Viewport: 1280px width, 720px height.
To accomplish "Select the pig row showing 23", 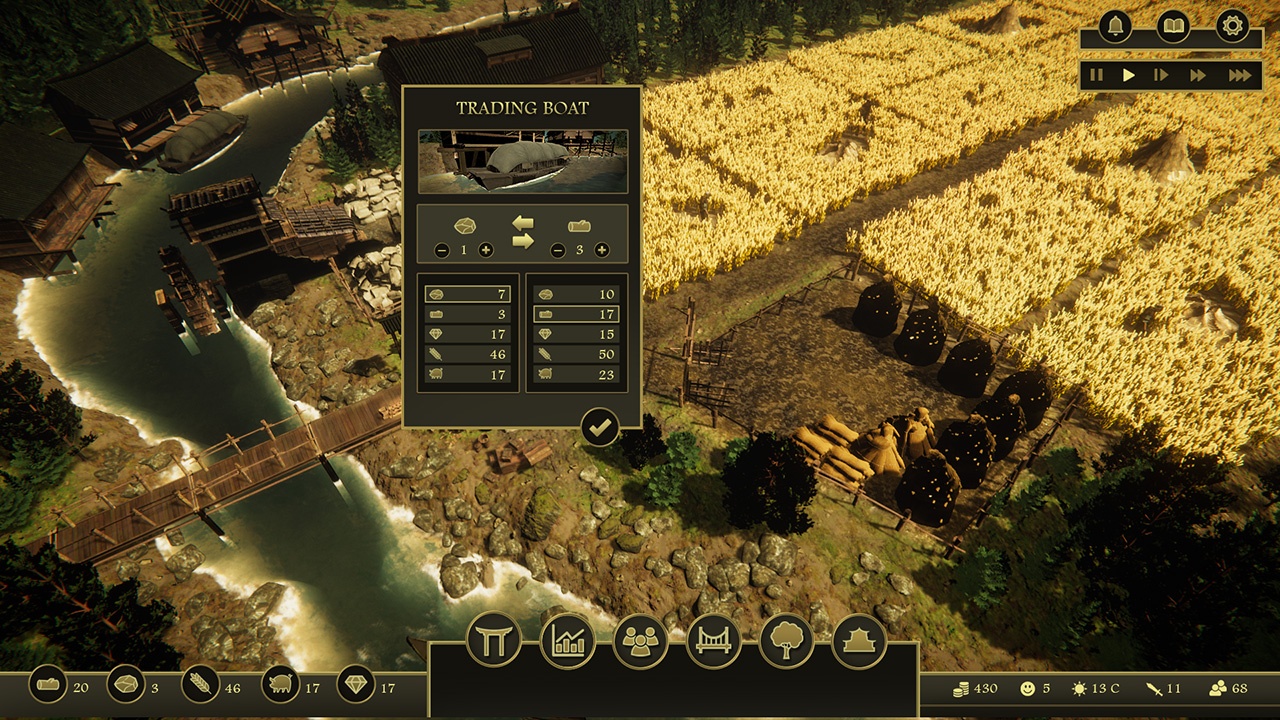I will click(576, 374).
